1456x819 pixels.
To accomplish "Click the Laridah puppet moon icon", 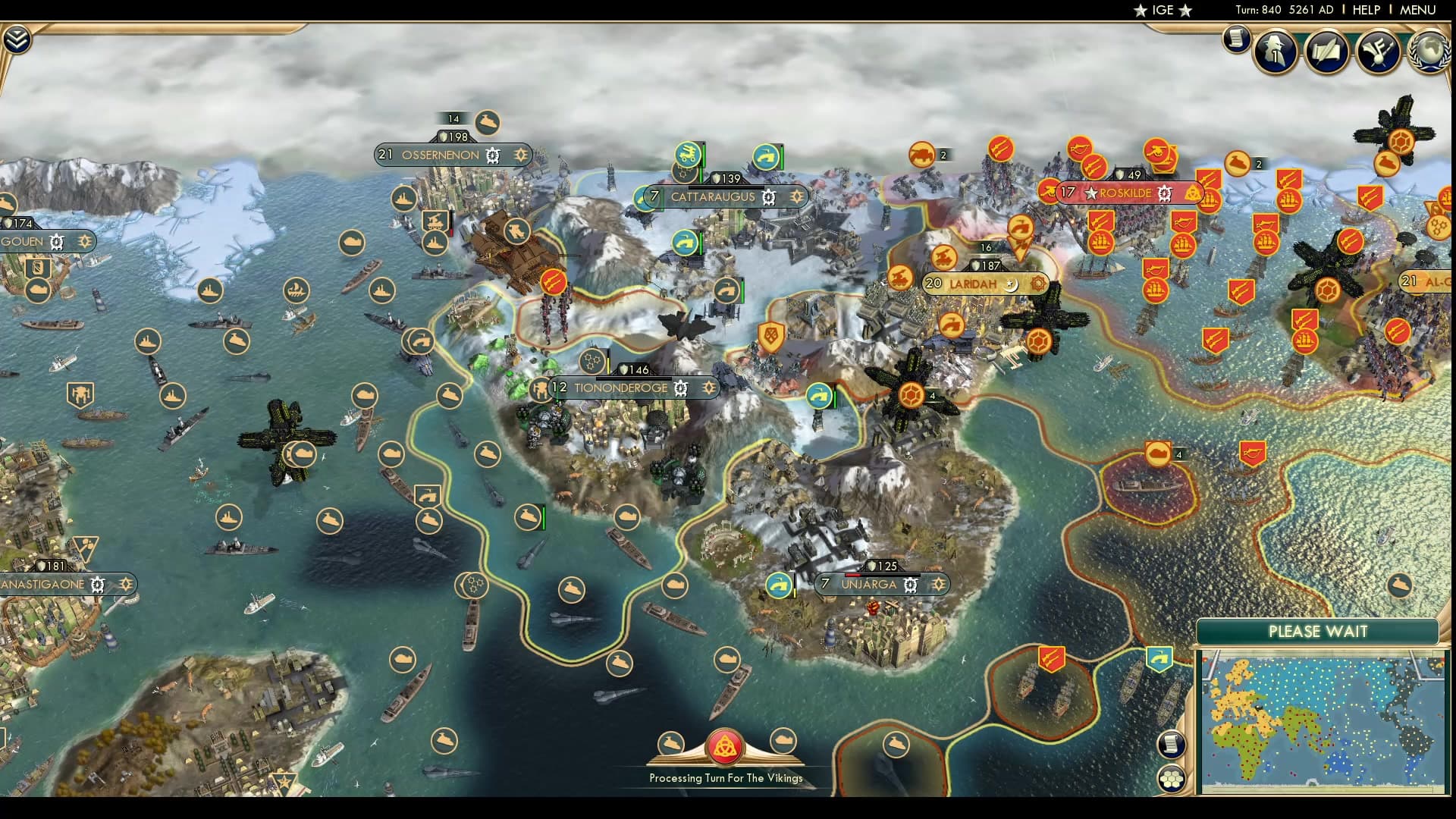I will point(1009,284).
